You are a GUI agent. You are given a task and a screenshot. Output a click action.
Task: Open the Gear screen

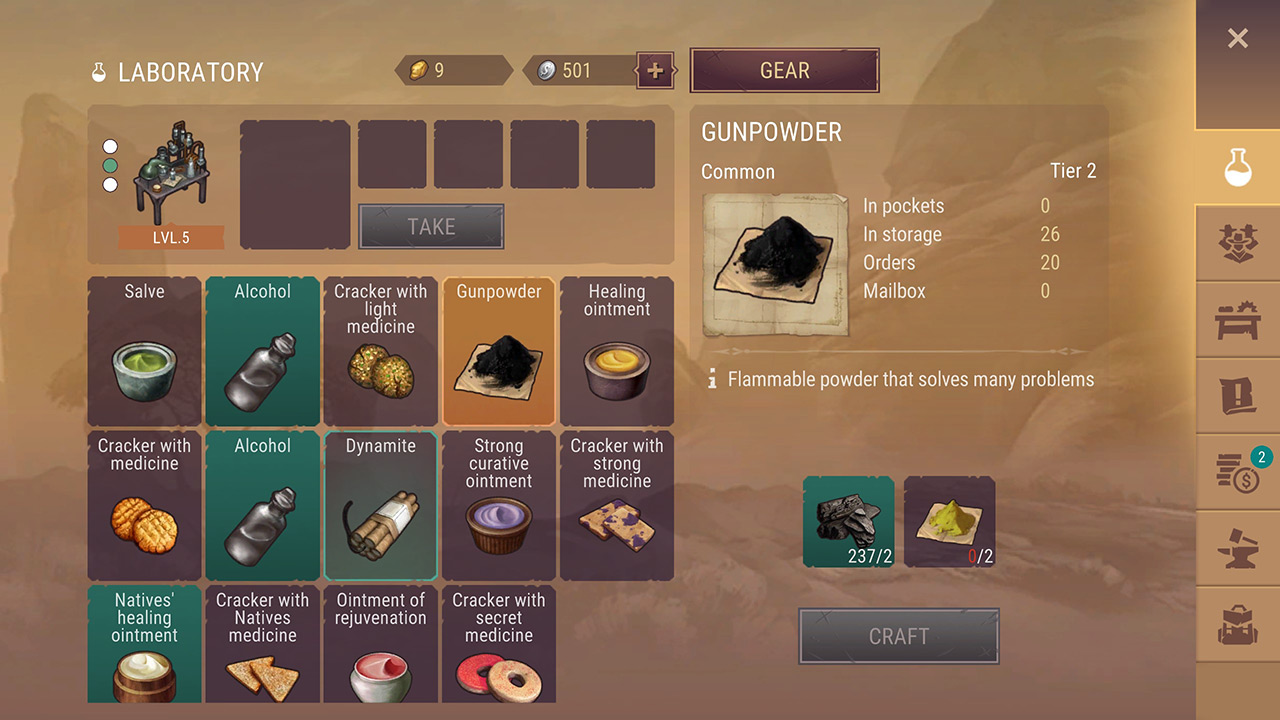pos(784,71)
